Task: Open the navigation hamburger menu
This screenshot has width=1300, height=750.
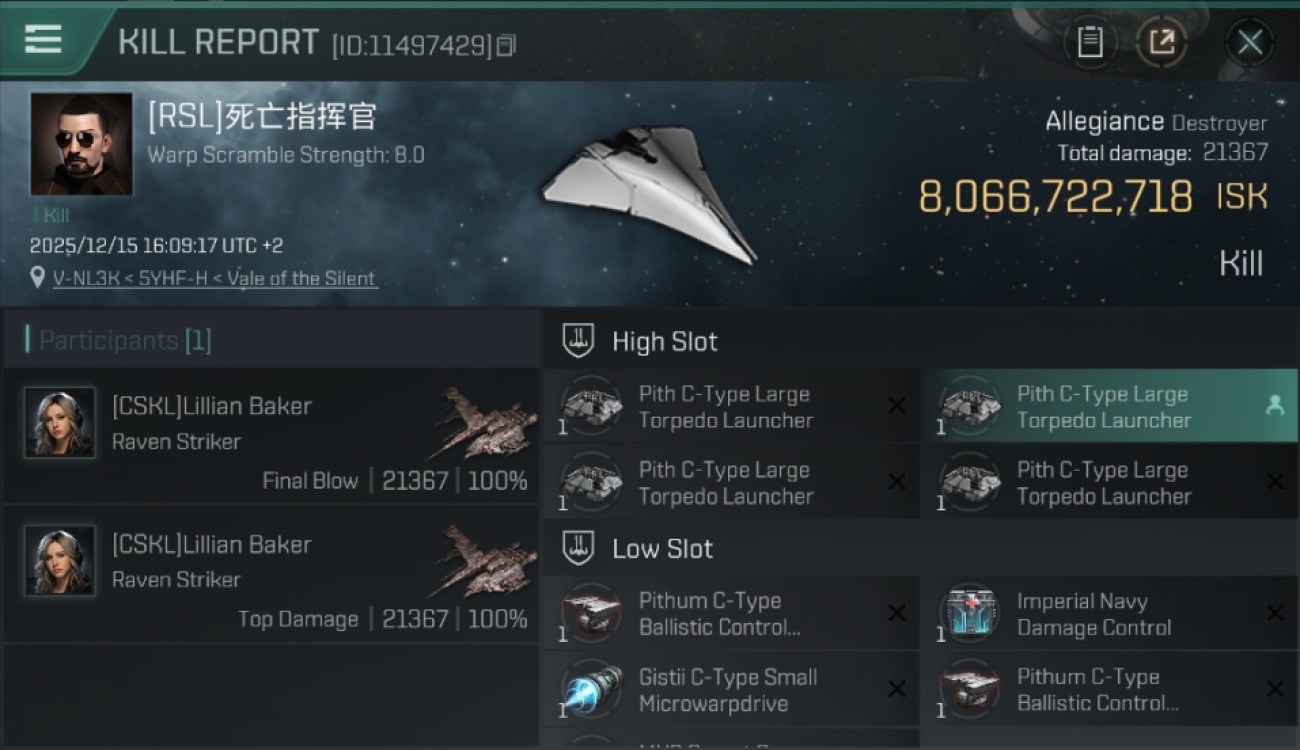Action: pos(42,40)
